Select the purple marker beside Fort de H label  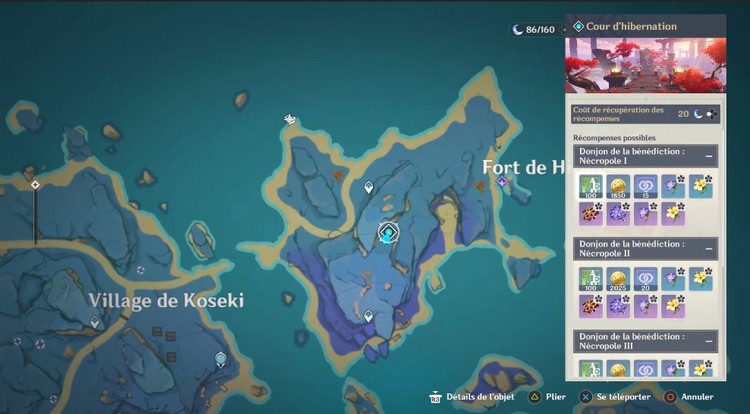pyautogui.click(x=502, y=183)
